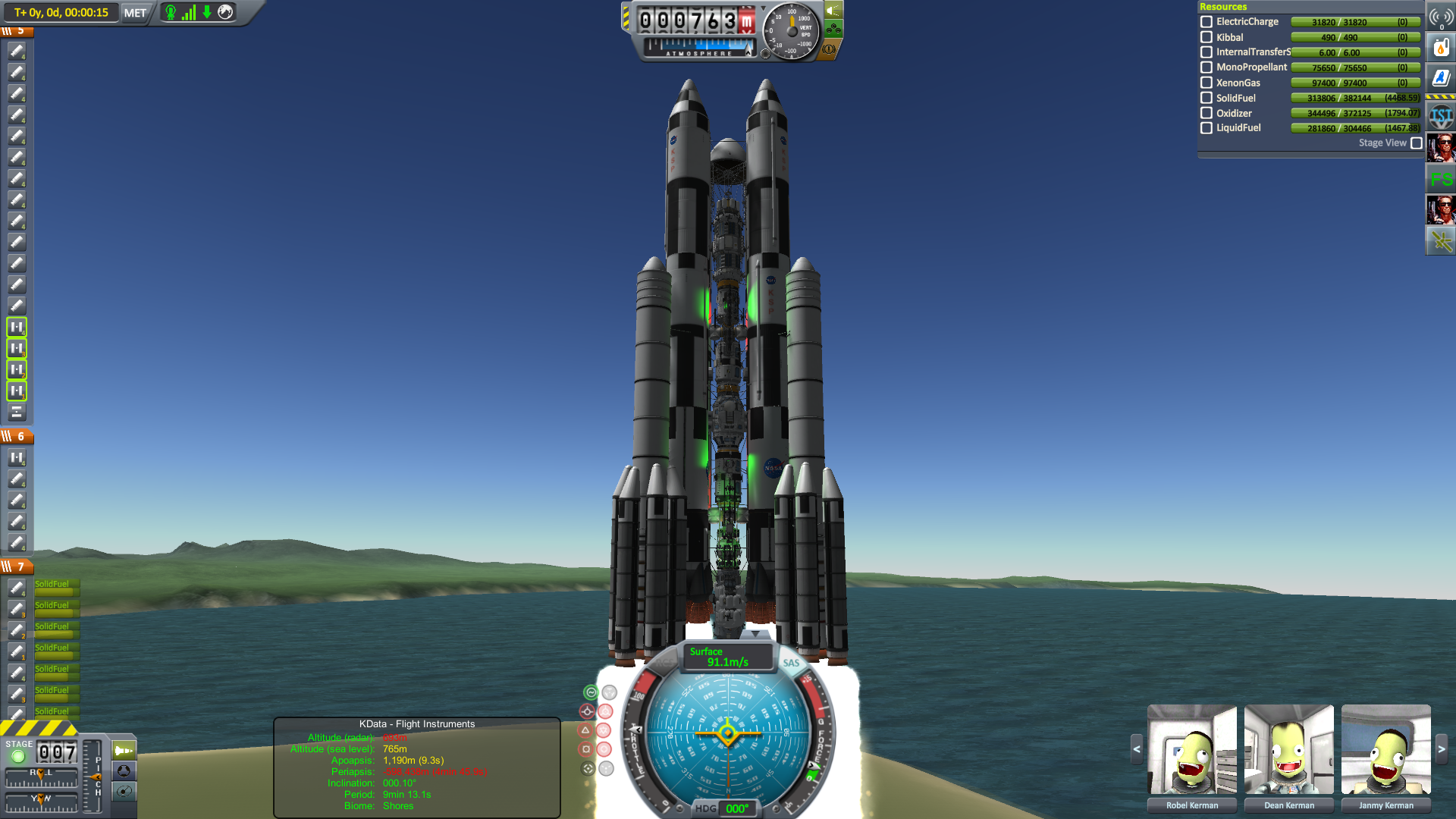The image size is (1456, 819).
Task: Select the stability assist SAS mode
Action: [591, 692]
